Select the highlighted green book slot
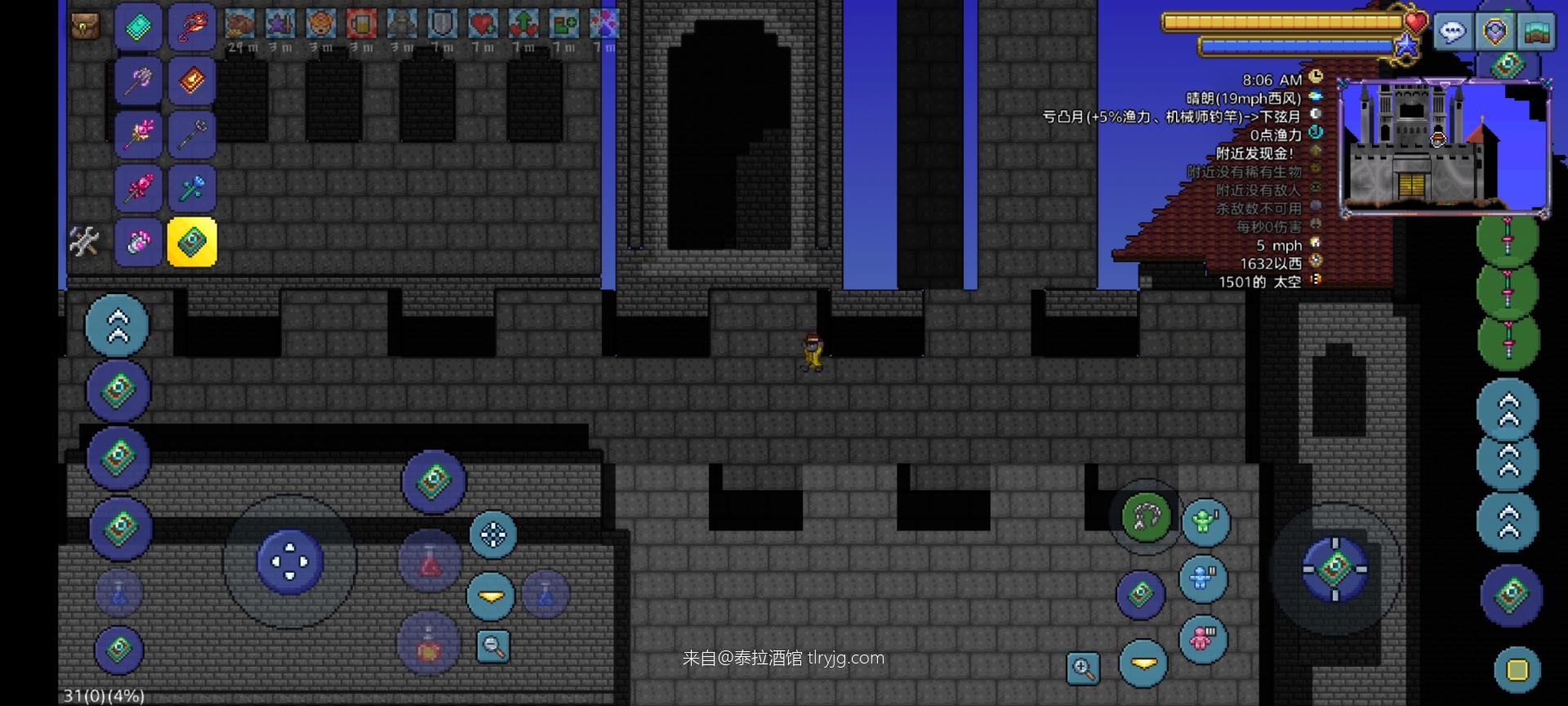The width and height of the screenshot is (1568, 706). pos(192,242)
